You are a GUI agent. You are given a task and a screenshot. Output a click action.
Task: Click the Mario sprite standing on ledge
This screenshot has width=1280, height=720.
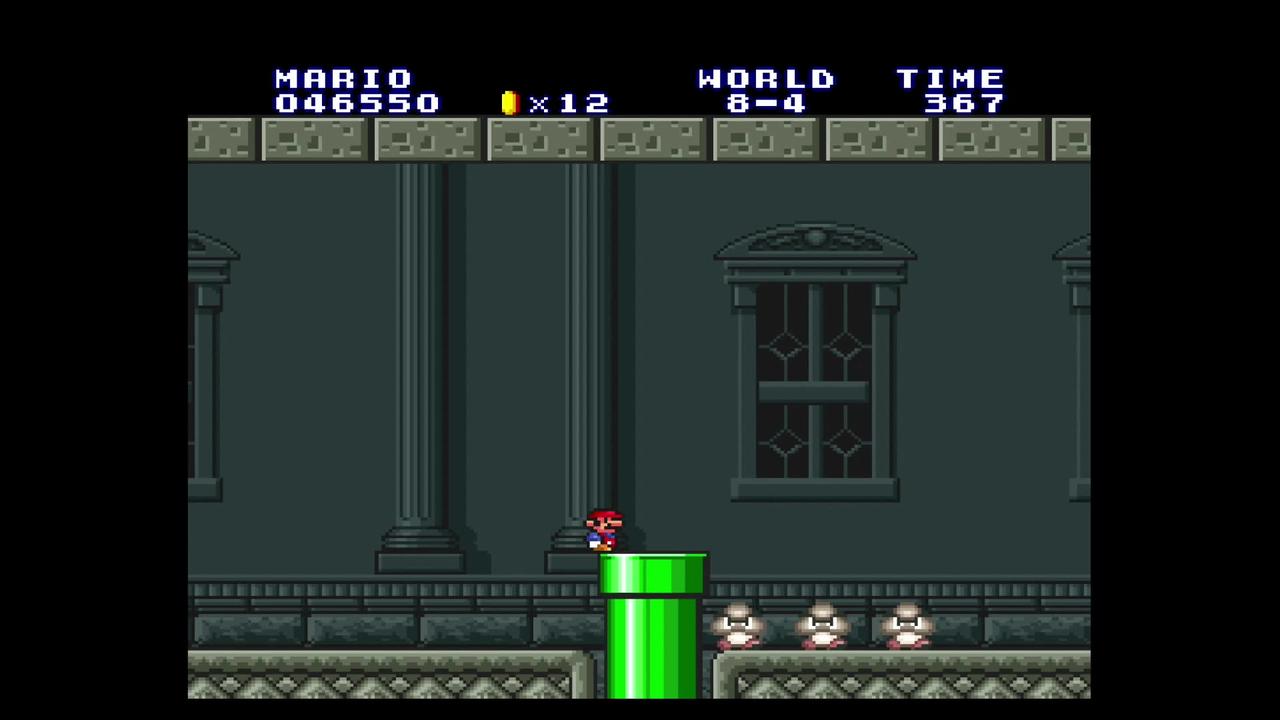pos(603,528)
